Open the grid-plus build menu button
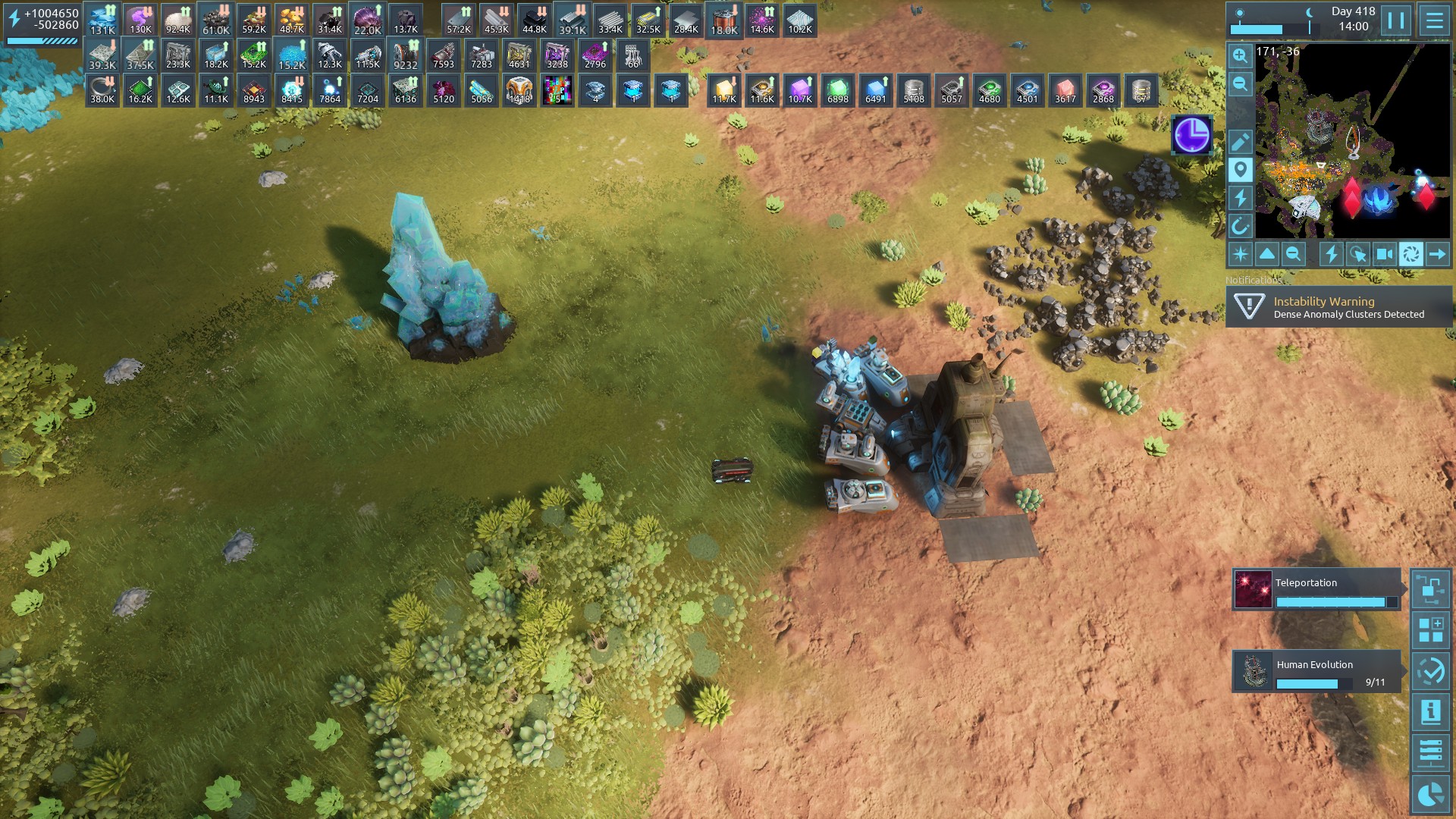This screenshot has width=1456, height=819. point(1431,630)
